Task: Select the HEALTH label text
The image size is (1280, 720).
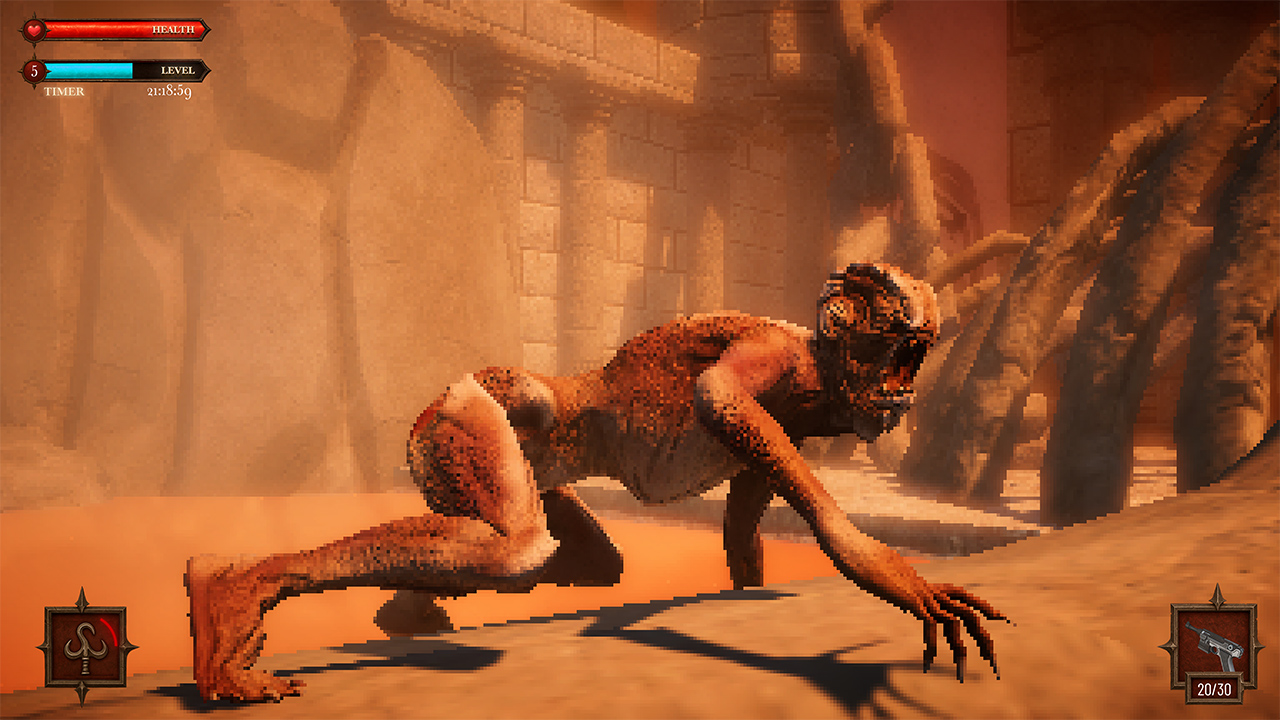Action: (x=171, y=28)
